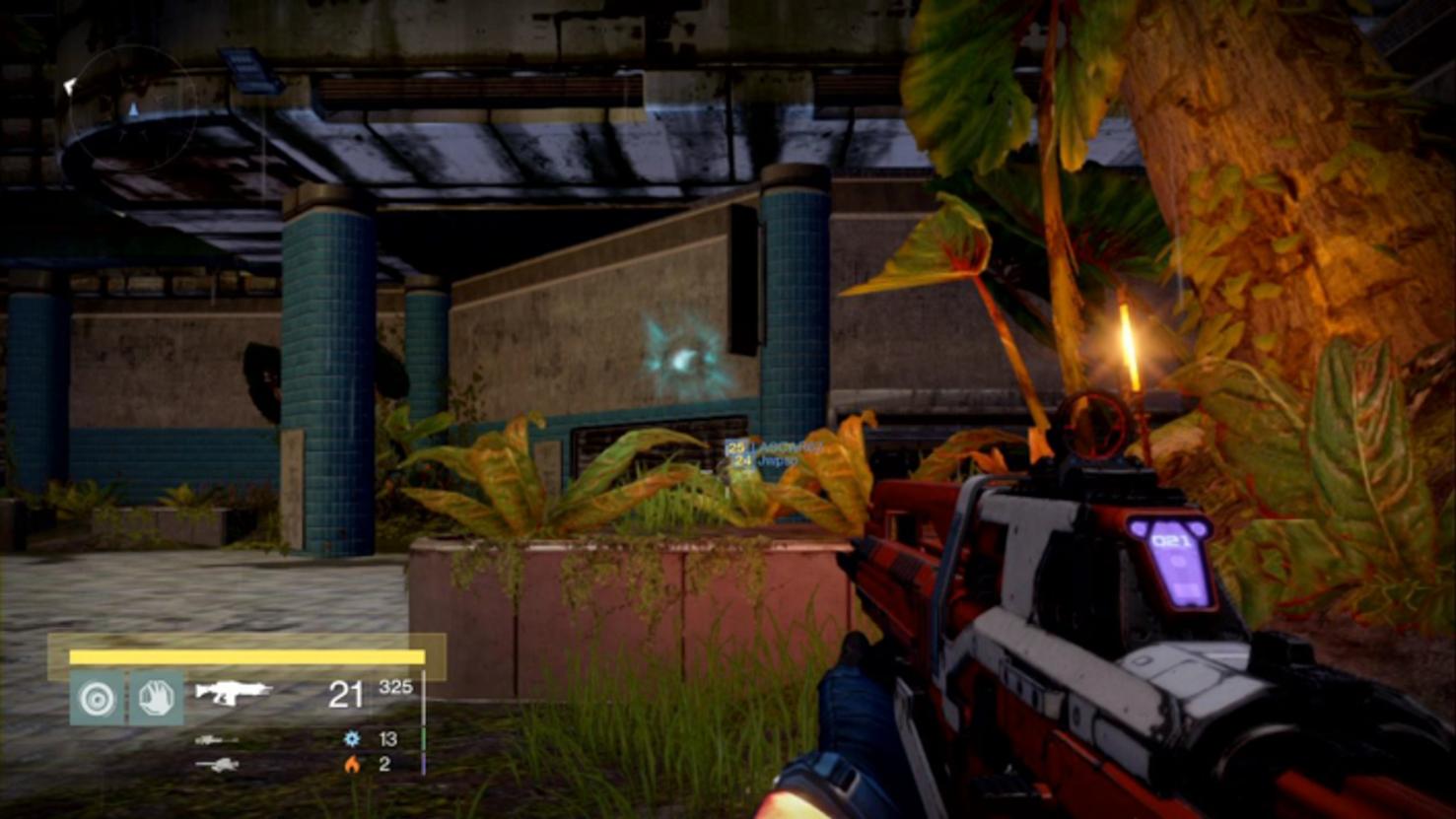Activate the melee hand ability icon
The image size is (1456, 819).
pyautogui.click(x=156, y=698)
